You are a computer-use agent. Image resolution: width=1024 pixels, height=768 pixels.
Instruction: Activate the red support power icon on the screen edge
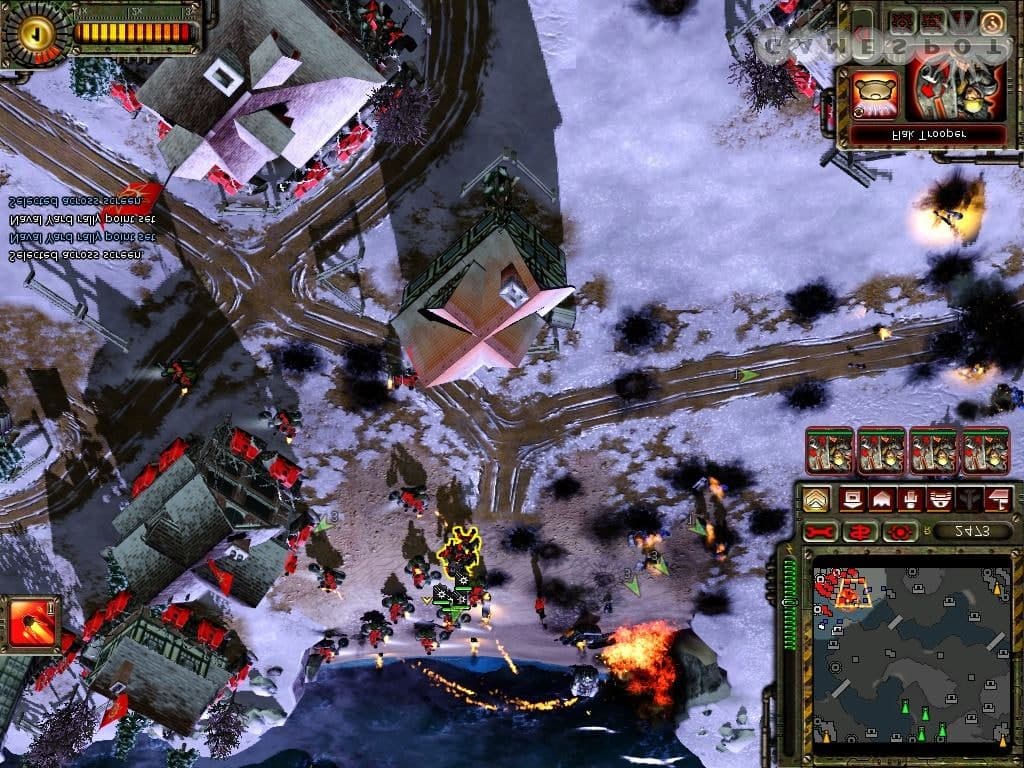31,624
